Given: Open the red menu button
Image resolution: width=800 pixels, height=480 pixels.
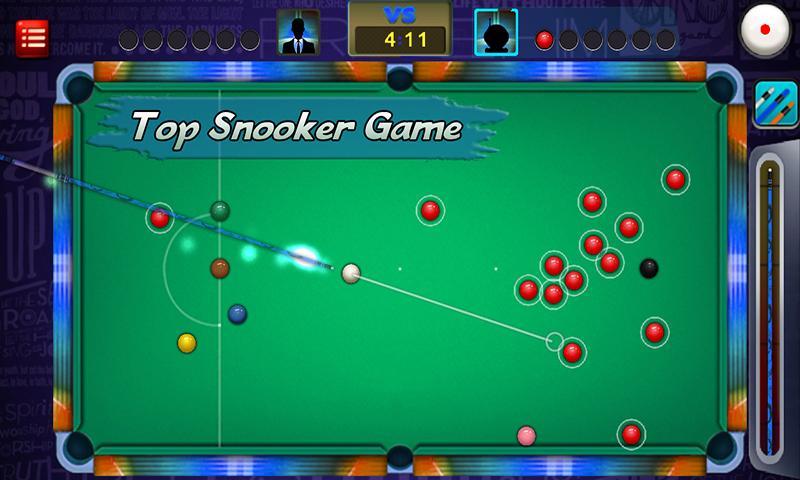Looking at the screenshot, I should (x=33, y=38).
